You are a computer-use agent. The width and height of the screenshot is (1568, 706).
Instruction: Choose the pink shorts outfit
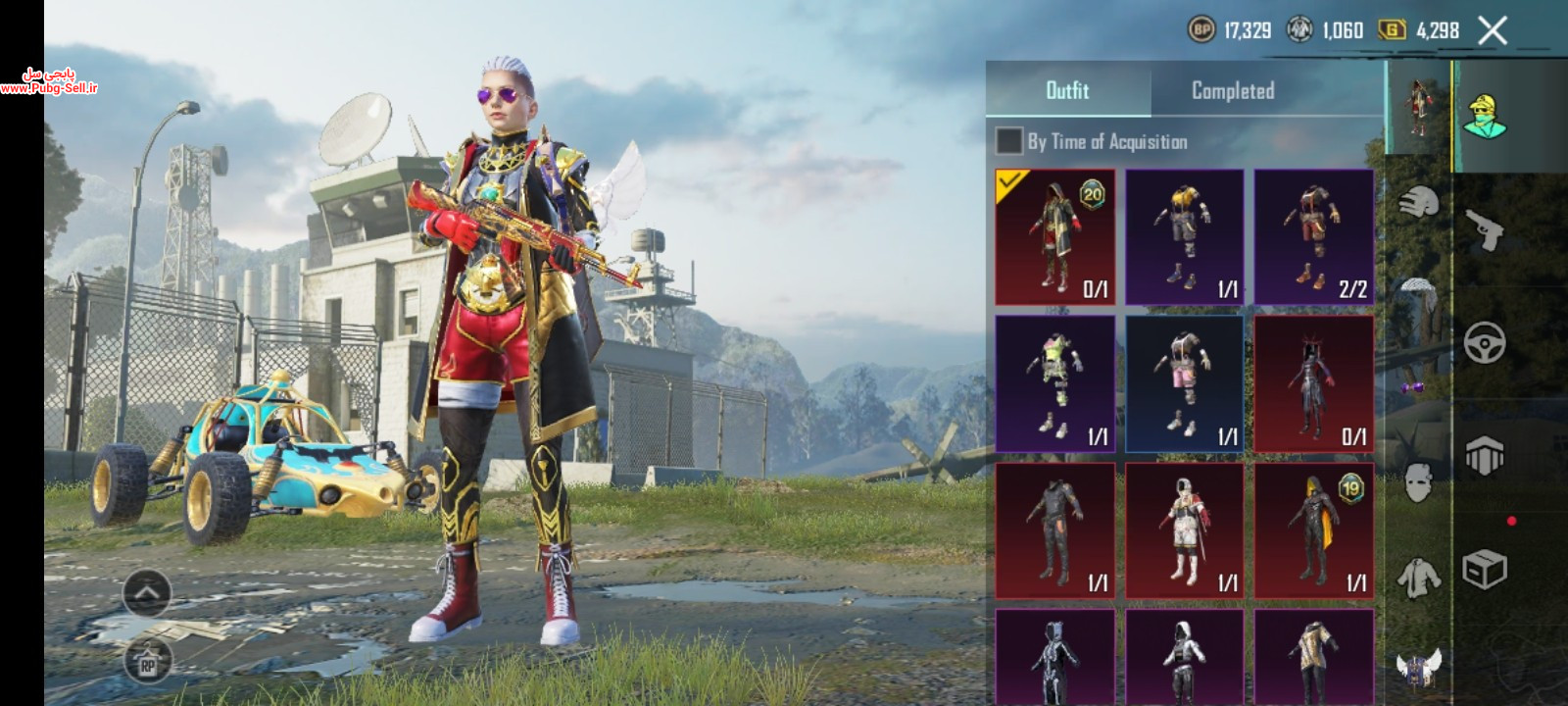point(1184,383)
